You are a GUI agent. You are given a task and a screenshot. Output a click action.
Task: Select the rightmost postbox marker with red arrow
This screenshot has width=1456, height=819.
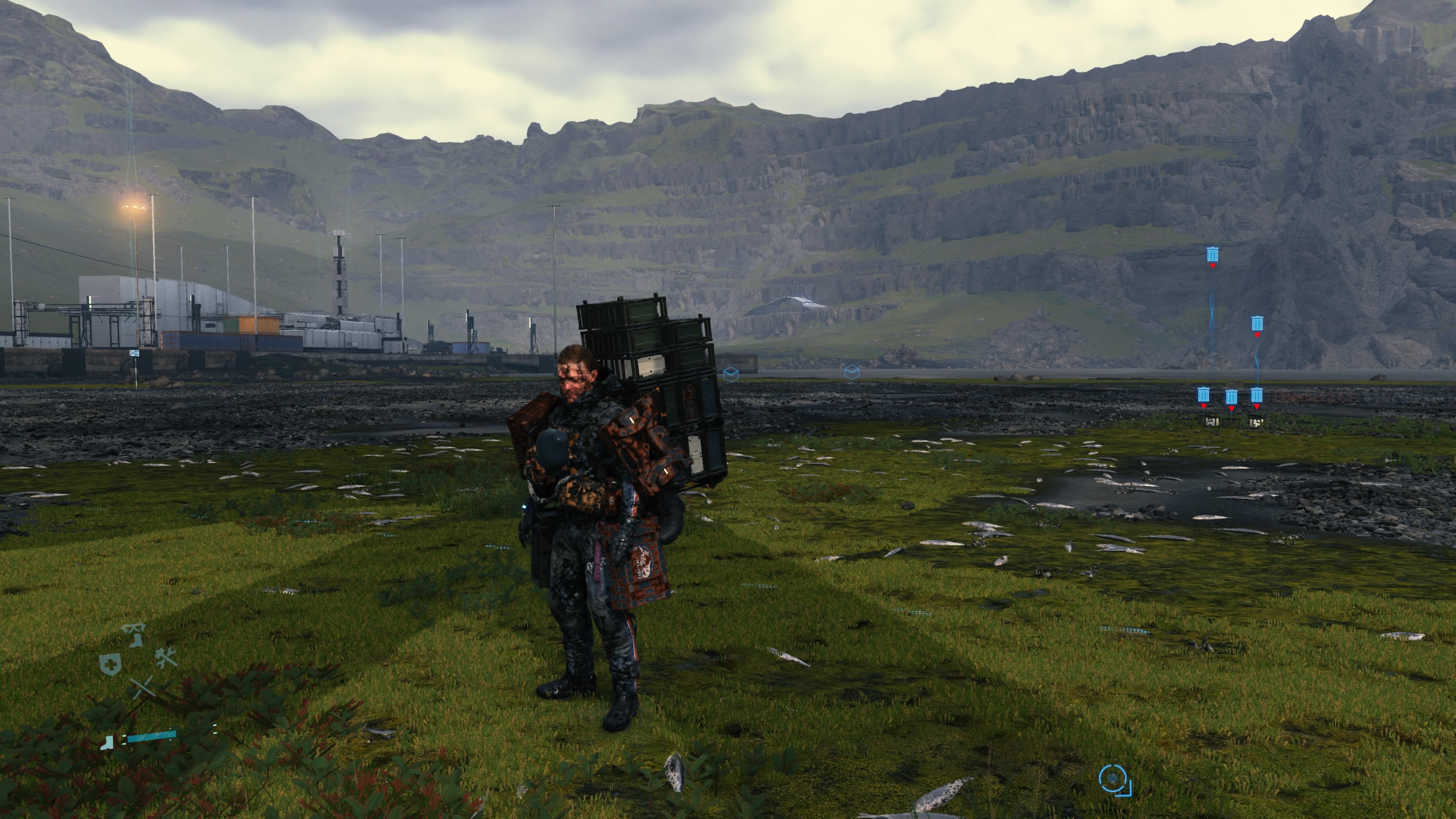click(1257, 395)
